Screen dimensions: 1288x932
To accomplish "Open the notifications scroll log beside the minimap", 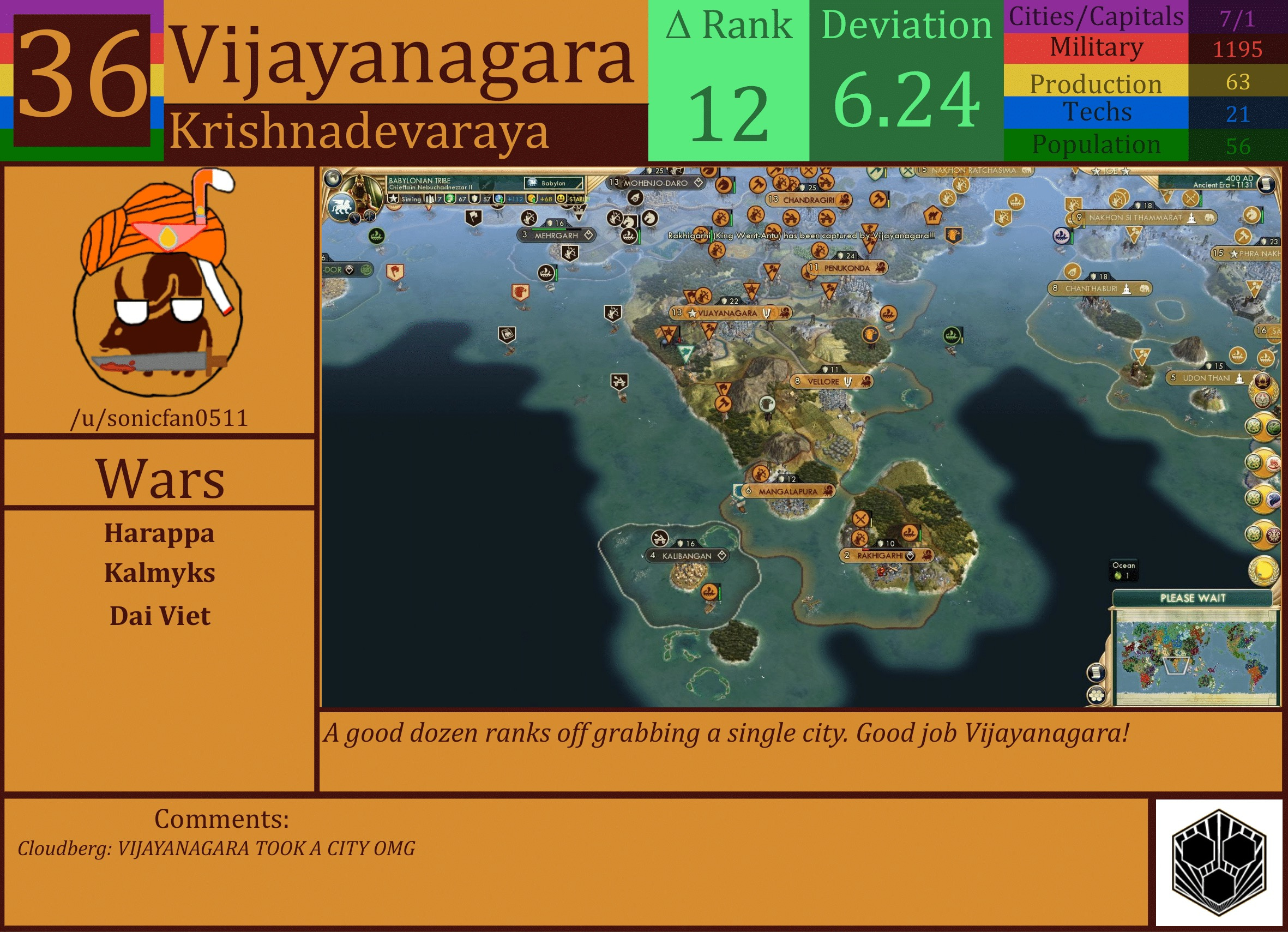I will (x=1096, y=671).
